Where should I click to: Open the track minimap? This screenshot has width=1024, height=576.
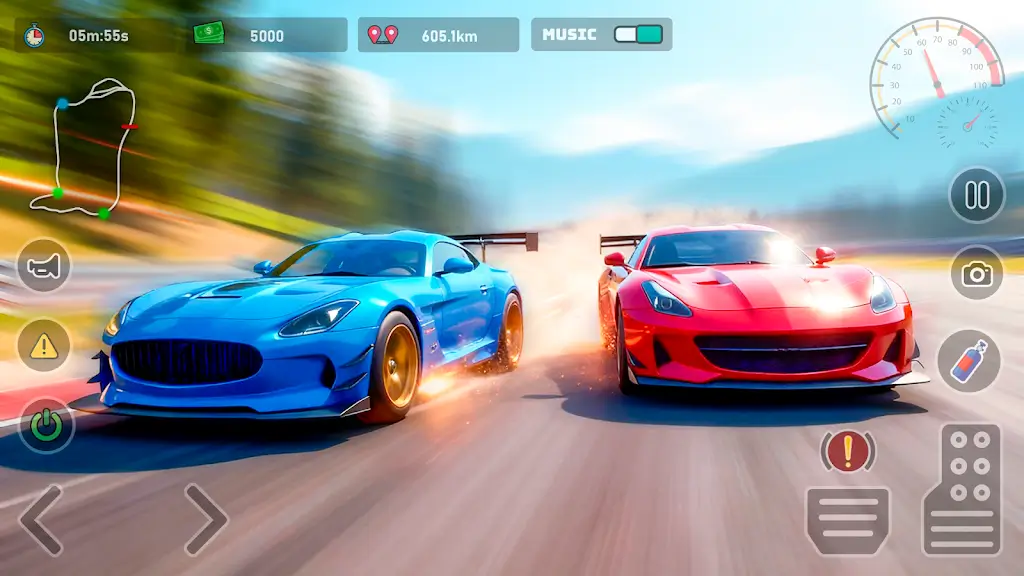click(x=84, y=148)
